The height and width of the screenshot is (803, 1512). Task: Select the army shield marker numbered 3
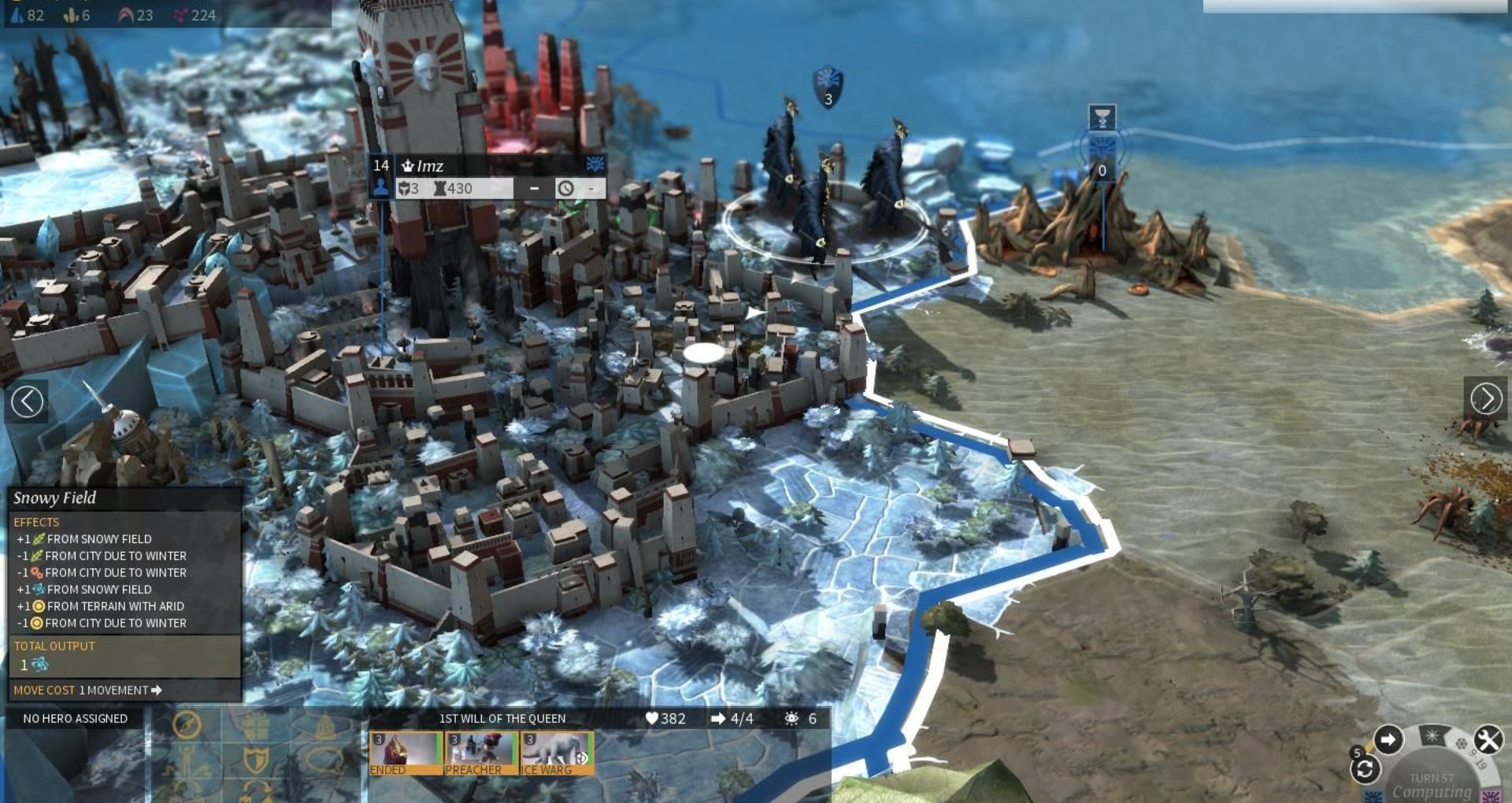[x=828, y=87]
